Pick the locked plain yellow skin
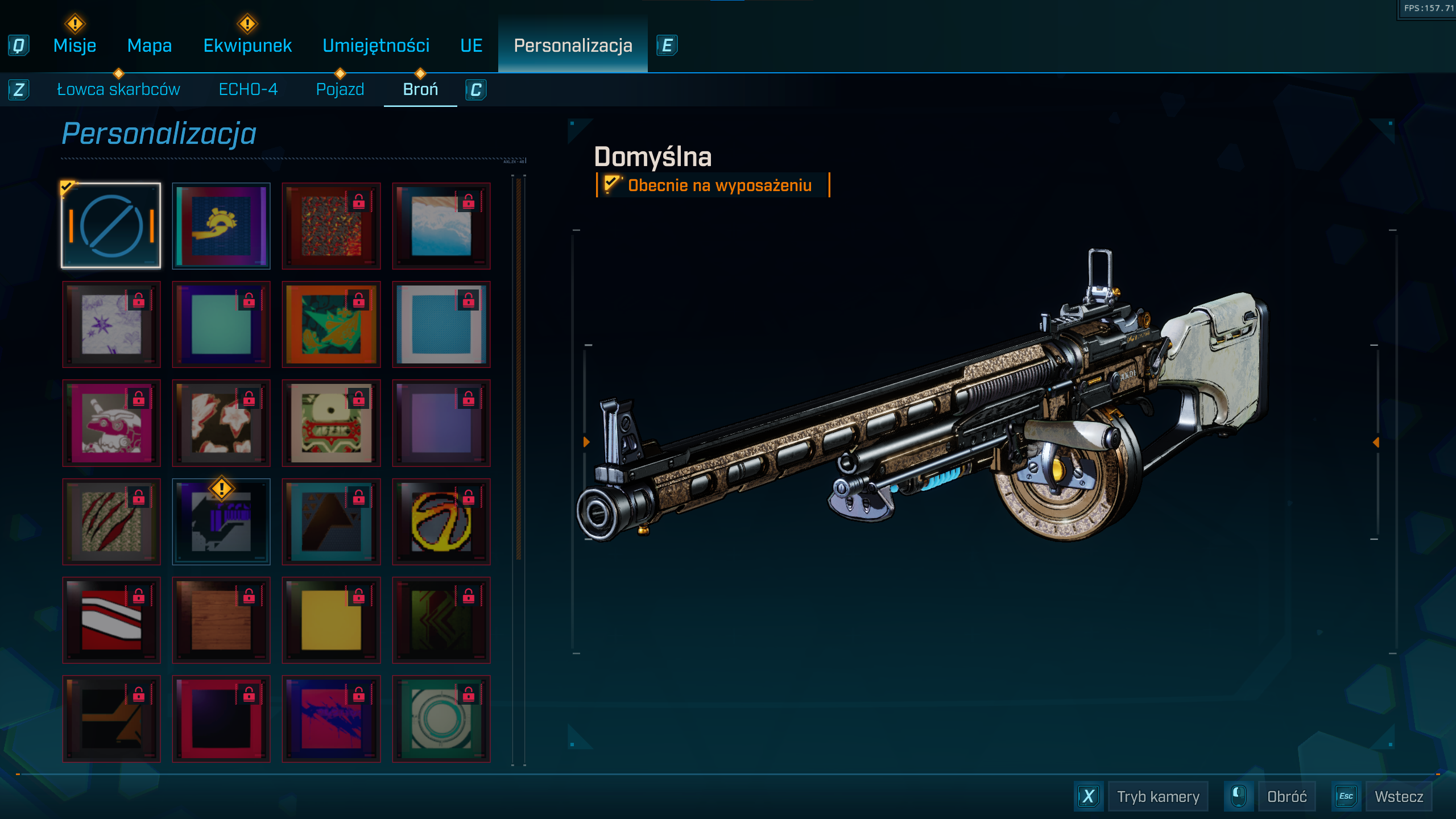The width and height of the screenshot is (1456, 819). coord(331,620)
